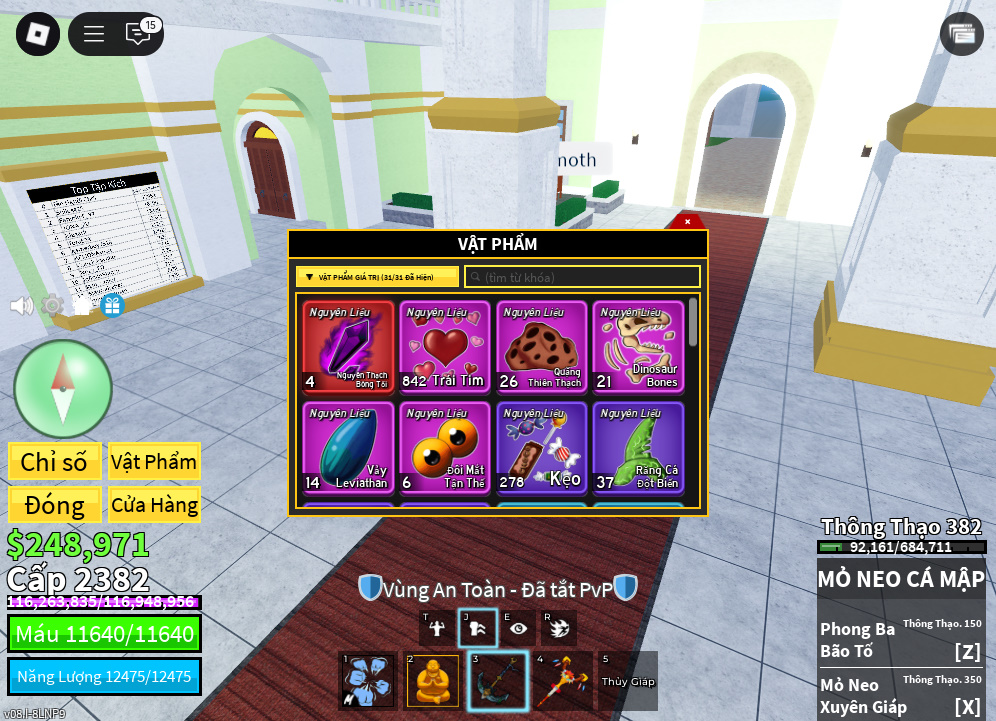This screenshot has height=721, width=996.
Task: Open the item value filter dropdown
Action: pos(377,277)
